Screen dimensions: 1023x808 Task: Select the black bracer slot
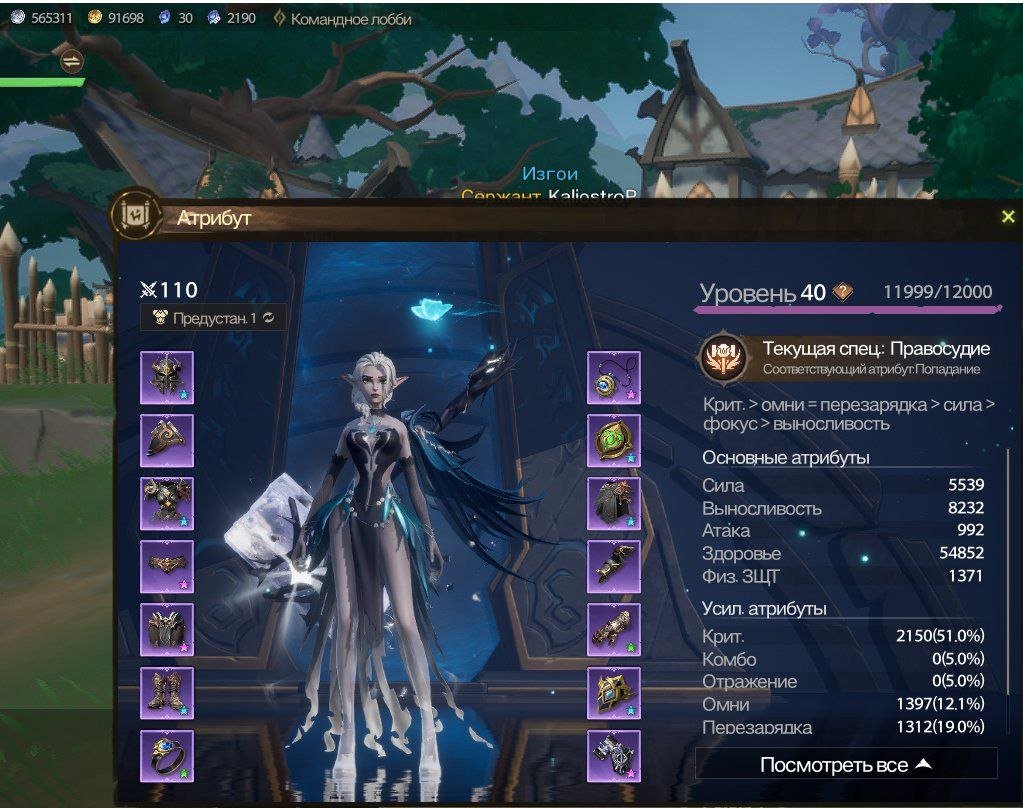tap(613, 566)
